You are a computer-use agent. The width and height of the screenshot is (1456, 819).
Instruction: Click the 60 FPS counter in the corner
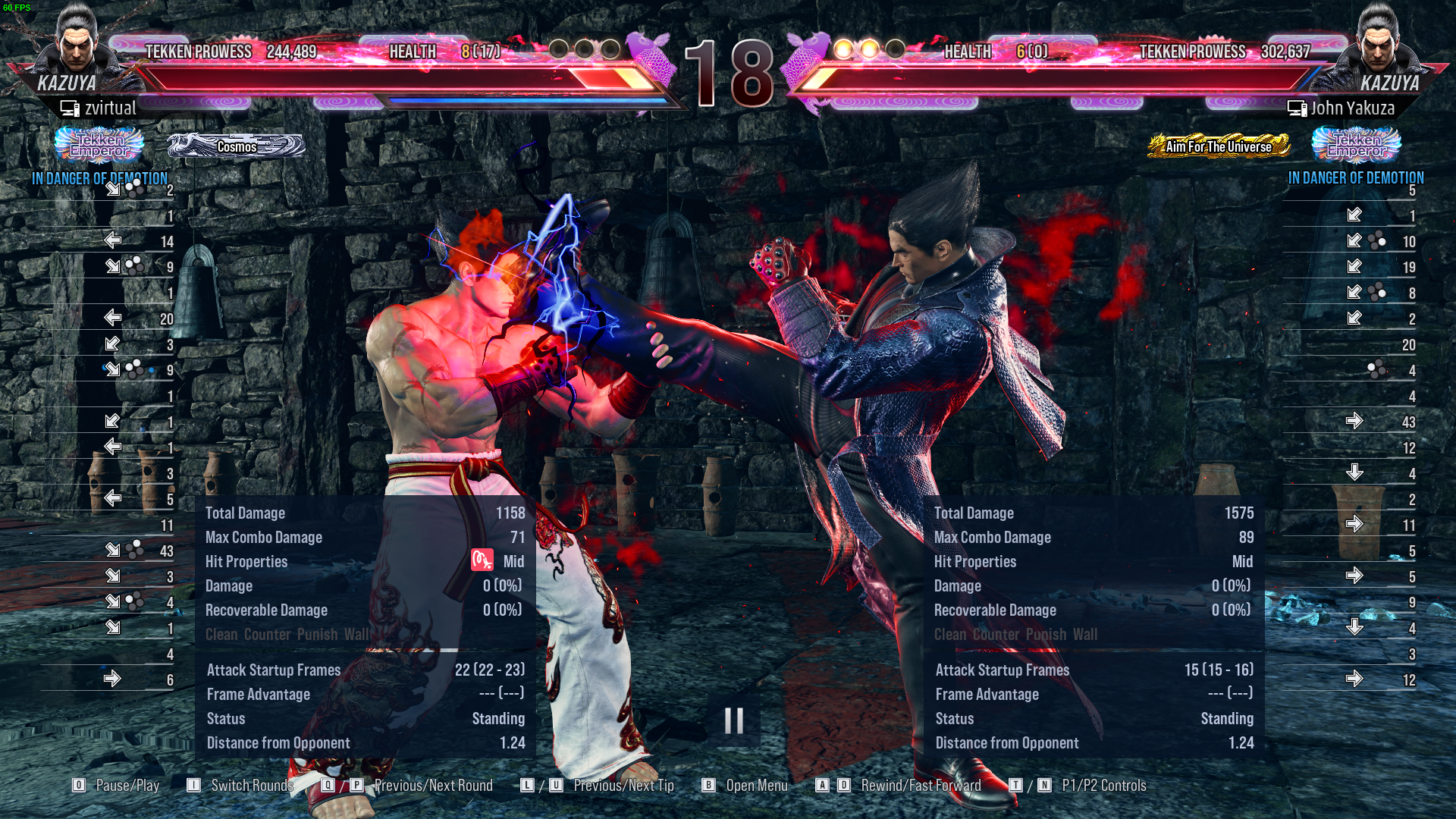pyautogui.click(x=17, y=6)
